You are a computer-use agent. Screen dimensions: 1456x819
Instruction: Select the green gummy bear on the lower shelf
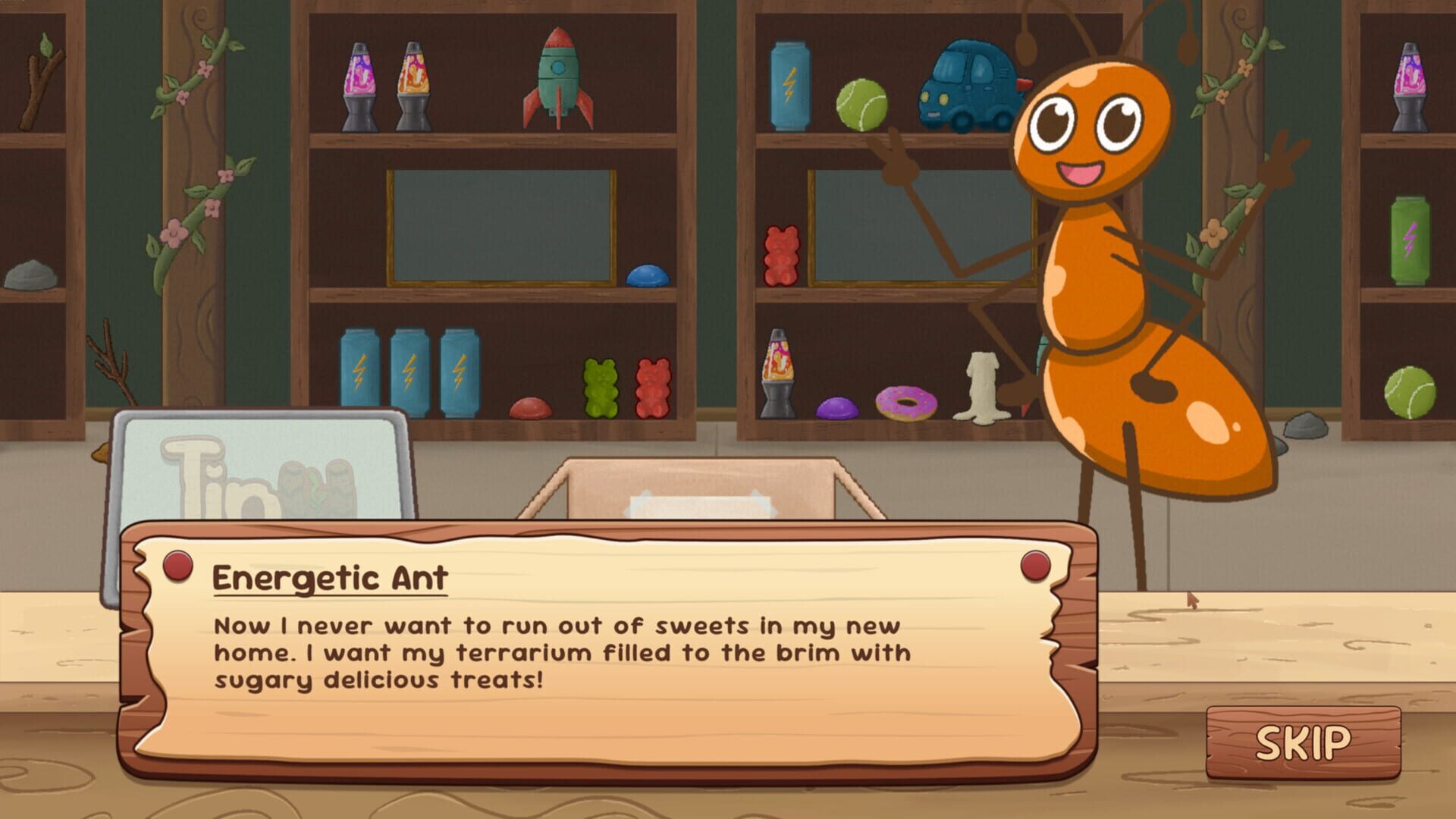tap(599, 387)
